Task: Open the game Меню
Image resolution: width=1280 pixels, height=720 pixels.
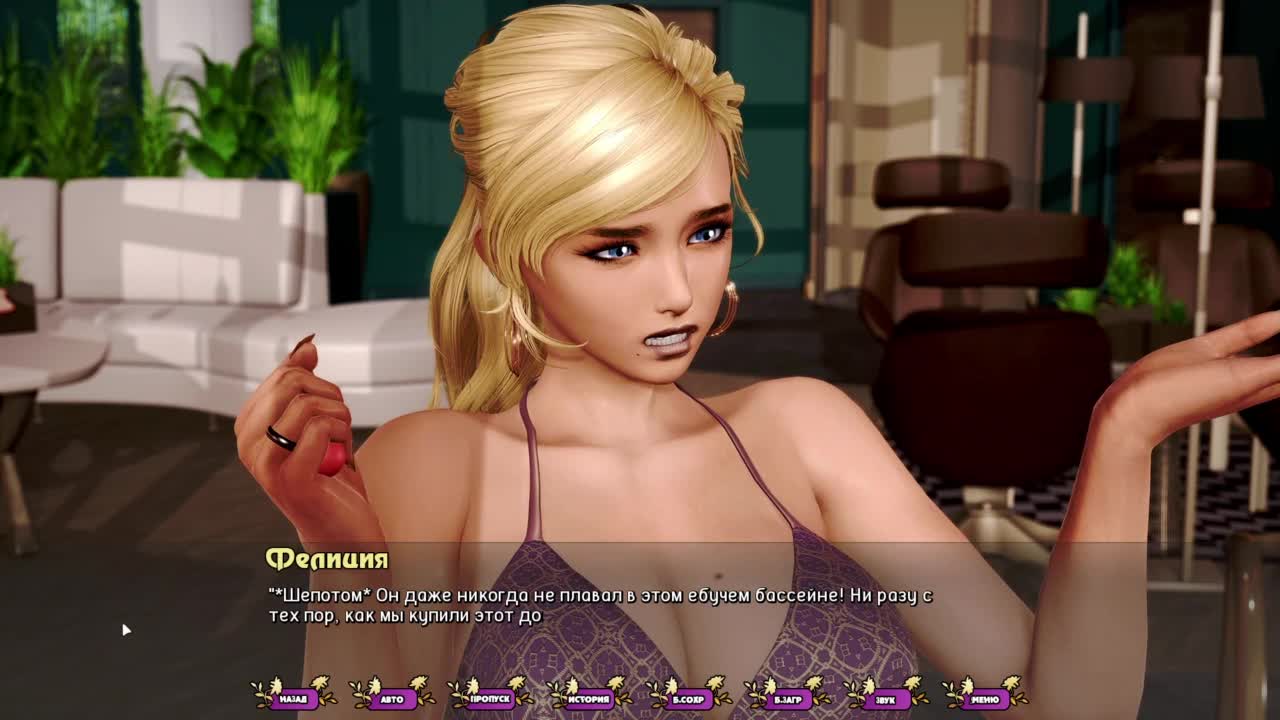Action: click(984, 699)
